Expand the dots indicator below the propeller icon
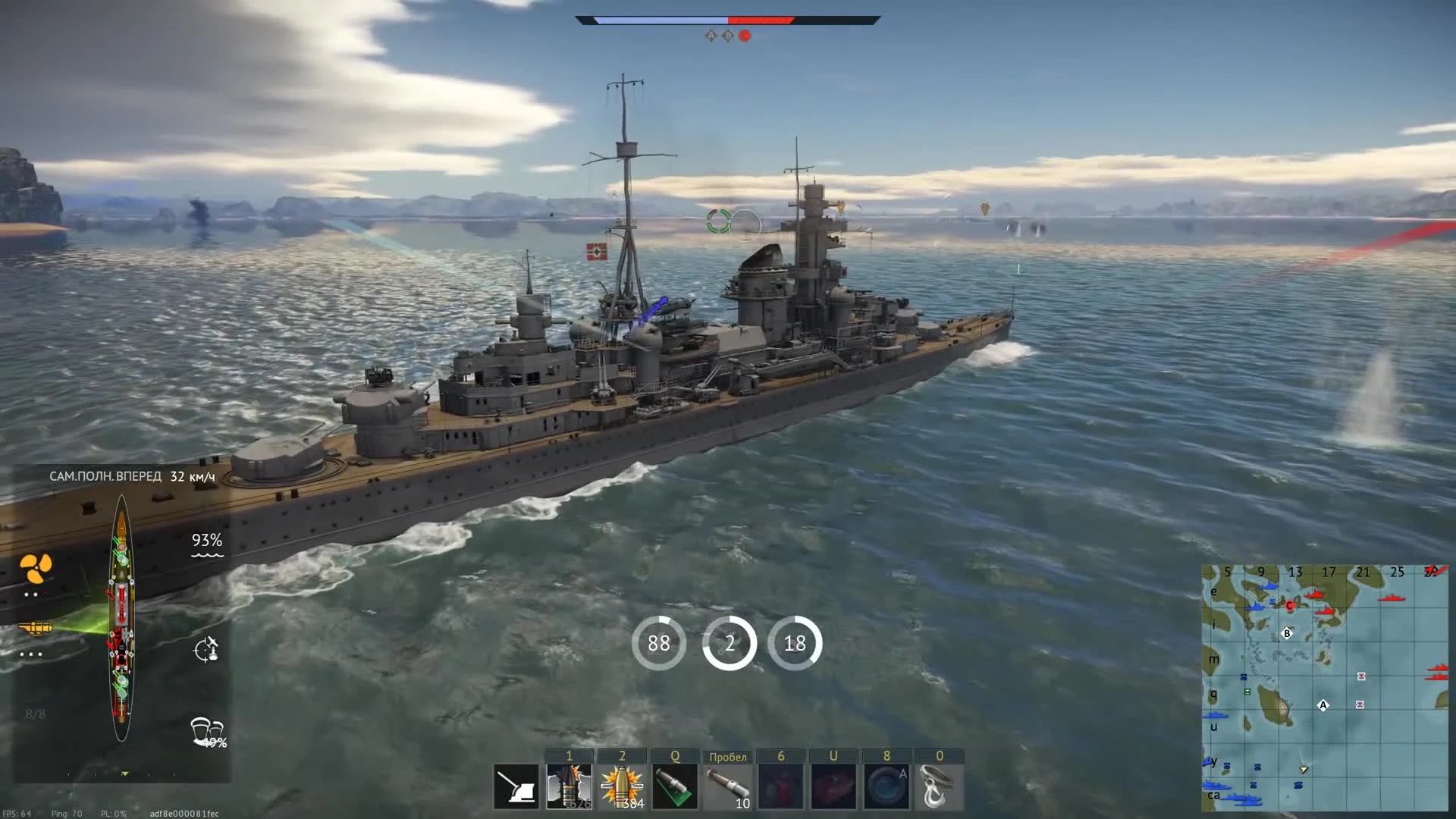The width and height of the screenshot is (1456, 819). click(x=32, y=594)
